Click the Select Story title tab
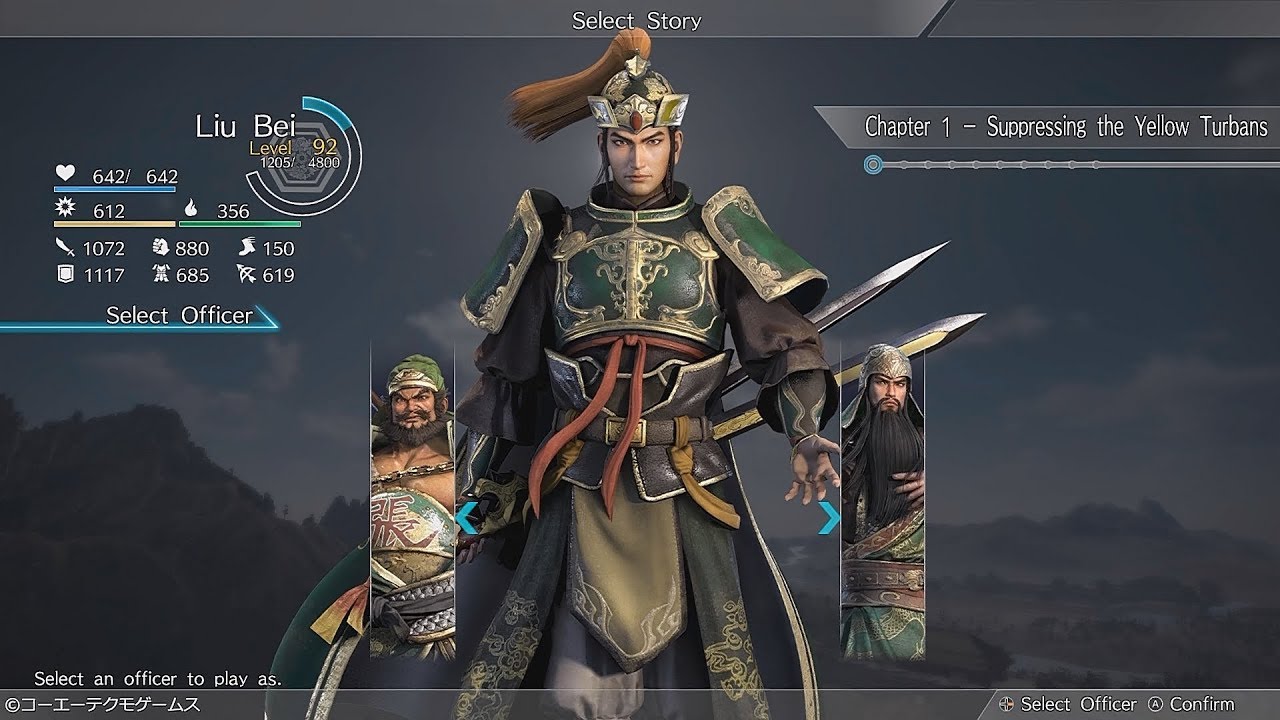This screenshot has width=1280, height=720. click(x=637, y=20)
